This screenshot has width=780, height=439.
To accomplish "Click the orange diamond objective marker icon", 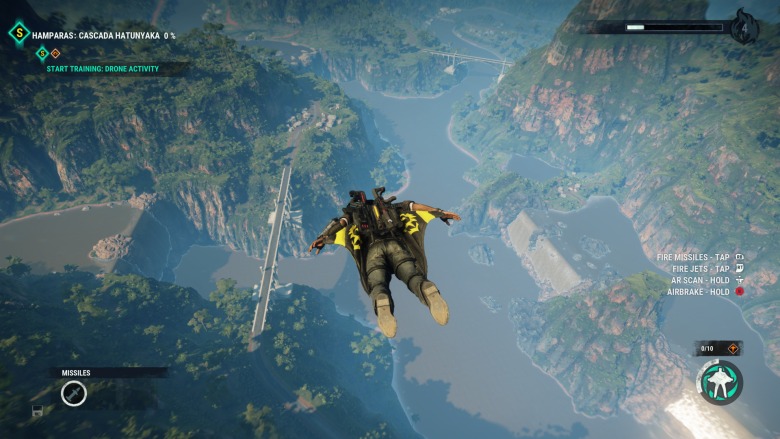I will click(55, 53).
